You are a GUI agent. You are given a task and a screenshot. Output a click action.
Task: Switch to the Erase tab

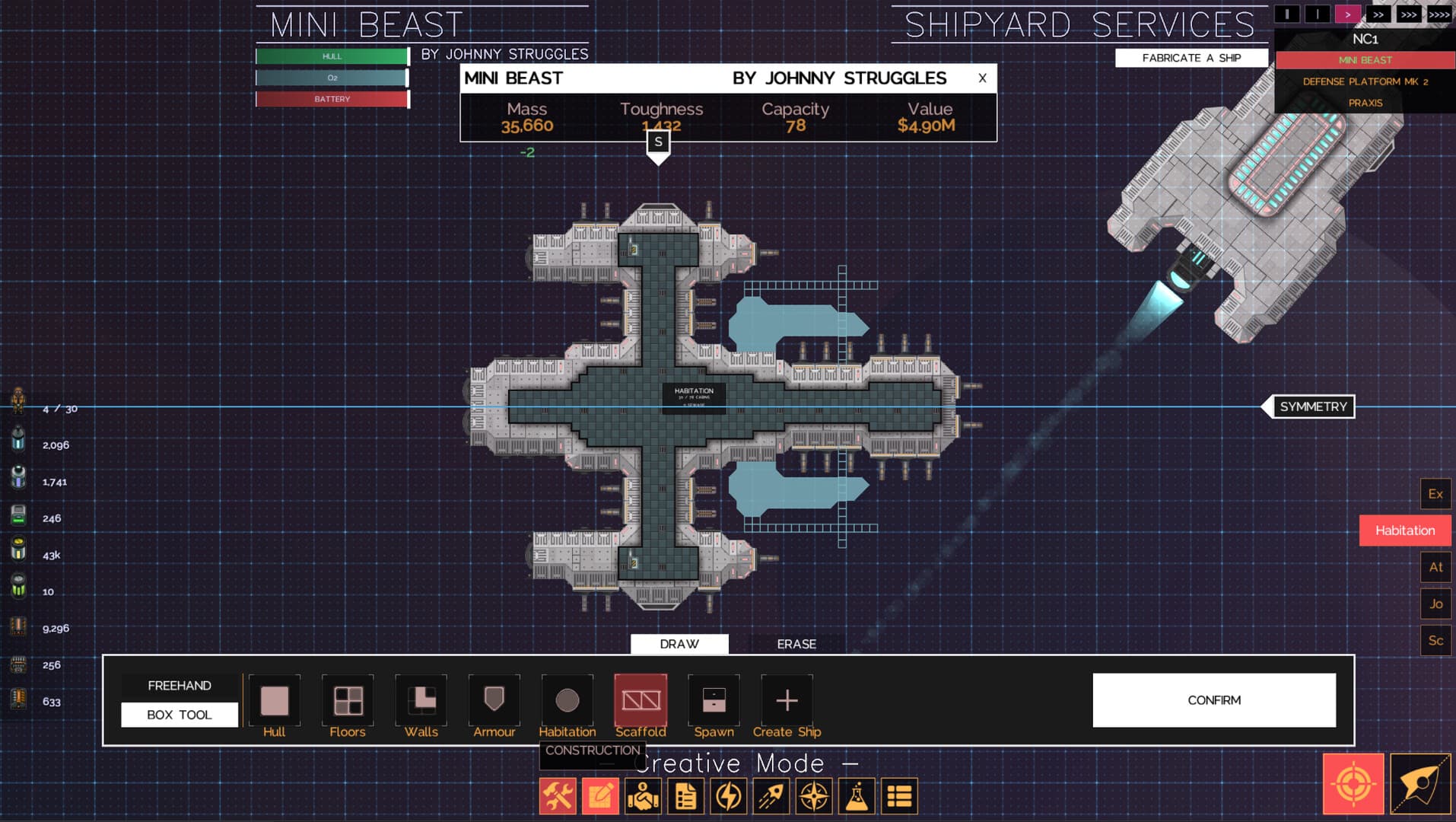tap(796, 644)
